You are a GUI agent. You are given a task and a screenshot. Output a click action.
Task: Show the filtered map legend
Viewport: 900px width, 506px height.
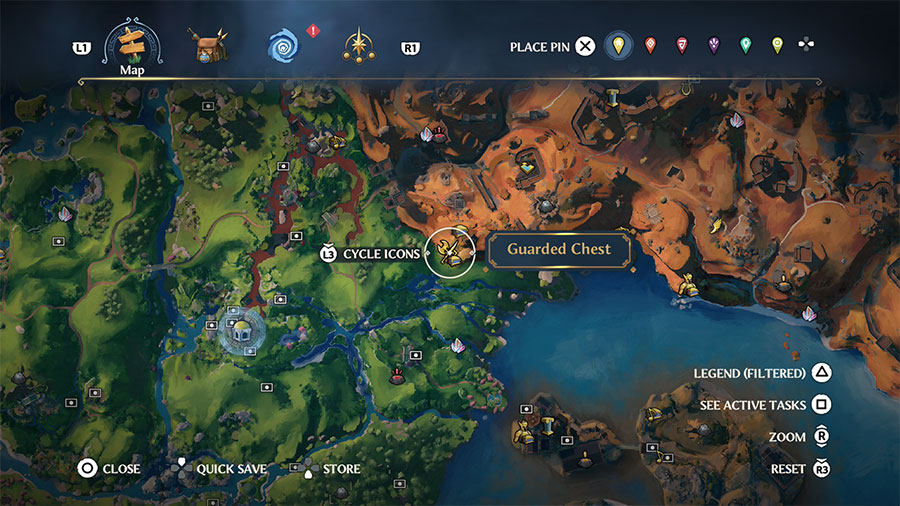coord(820,373)
